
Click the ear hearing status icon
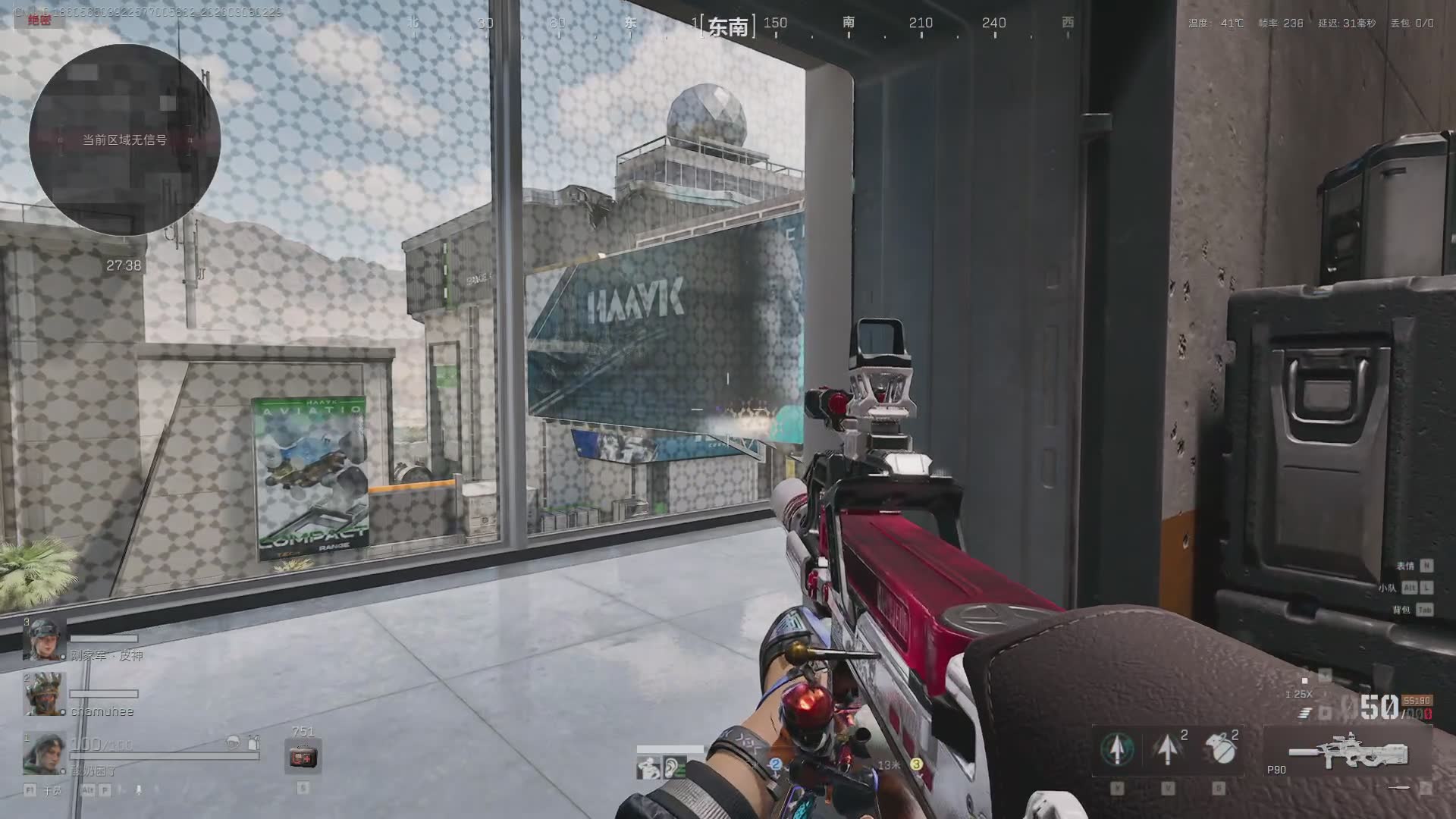tap(673, 768)
